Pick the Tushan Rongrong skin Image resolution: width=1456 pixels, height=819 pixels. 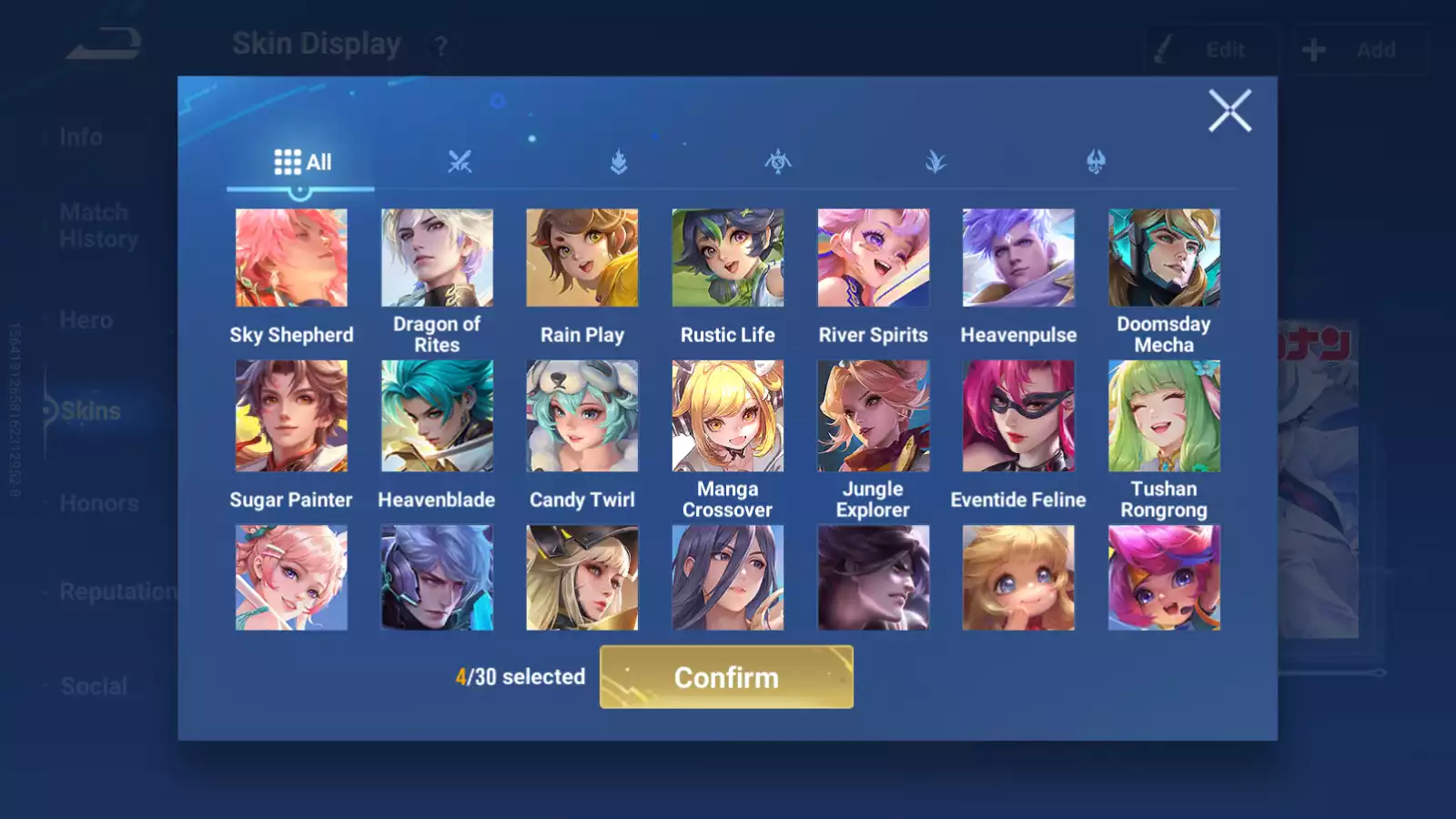pos(1164,416)
